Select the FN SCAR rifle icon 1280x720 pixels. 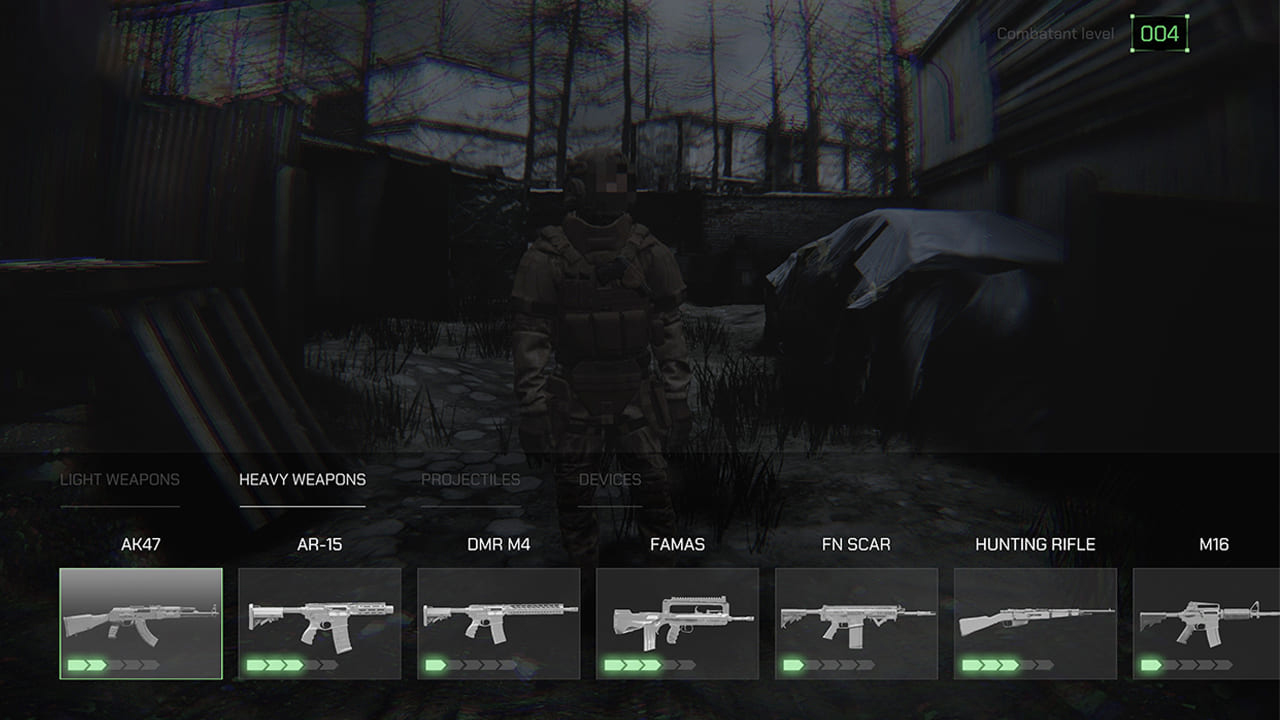coord(855,615)
